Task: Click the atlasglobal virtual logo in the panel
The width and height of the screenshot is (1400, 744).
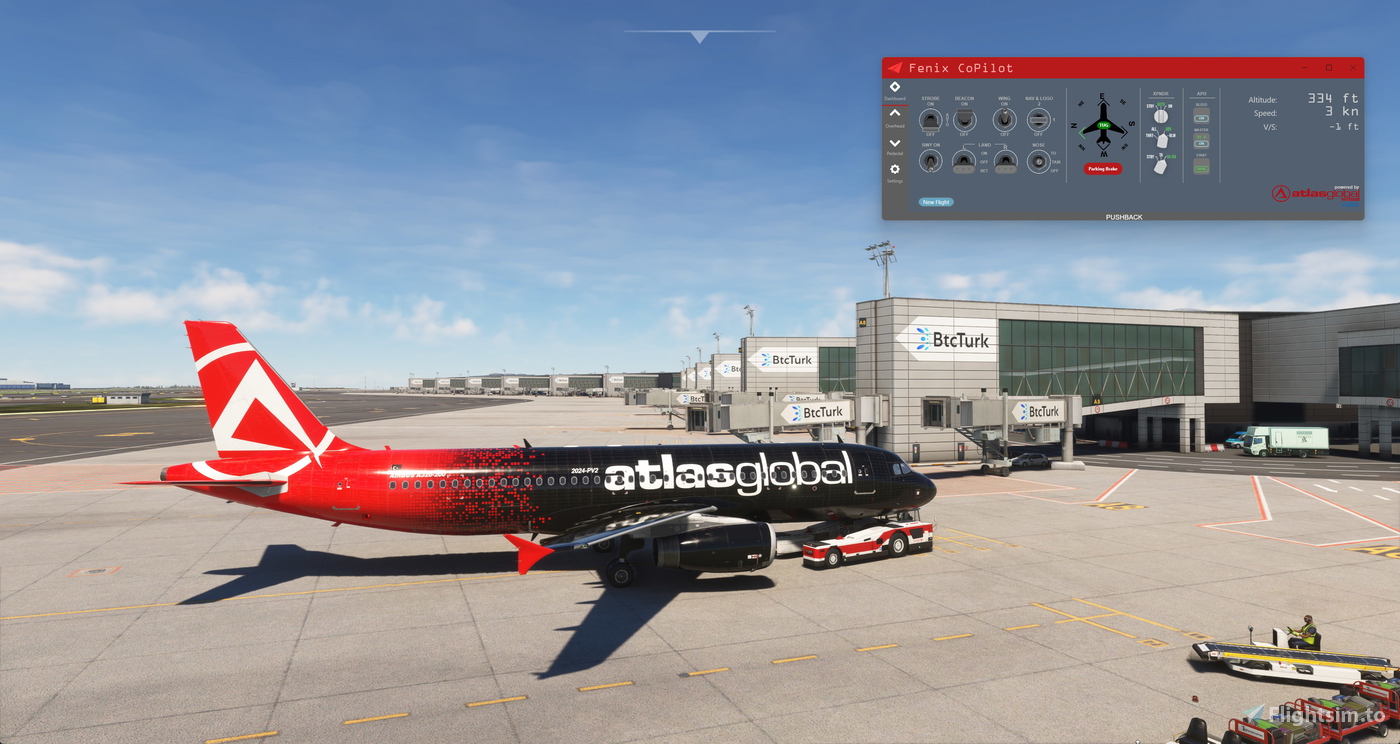Action: click(x=1316, y=193)
